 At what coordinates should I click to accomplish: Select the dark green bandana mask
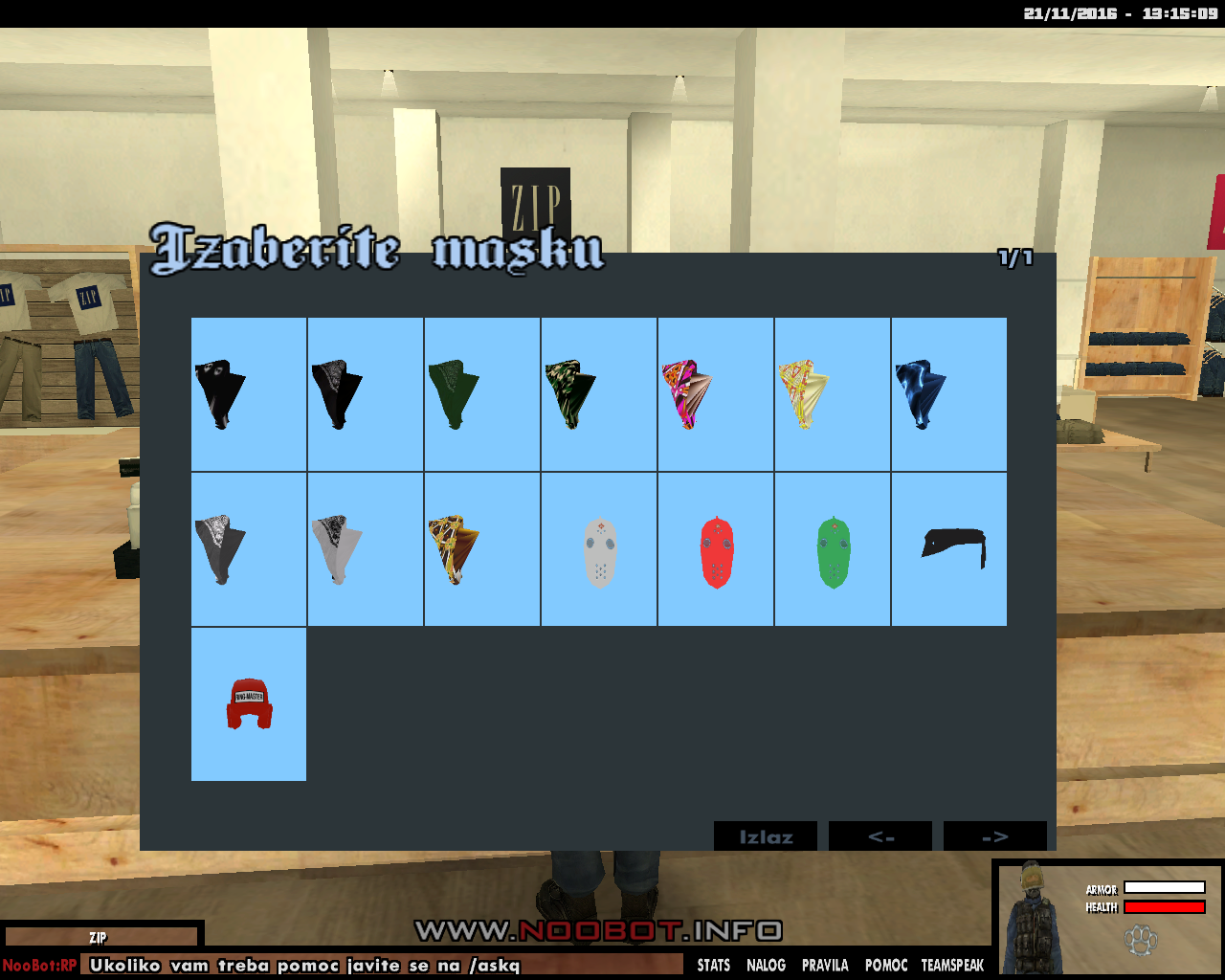482,394
